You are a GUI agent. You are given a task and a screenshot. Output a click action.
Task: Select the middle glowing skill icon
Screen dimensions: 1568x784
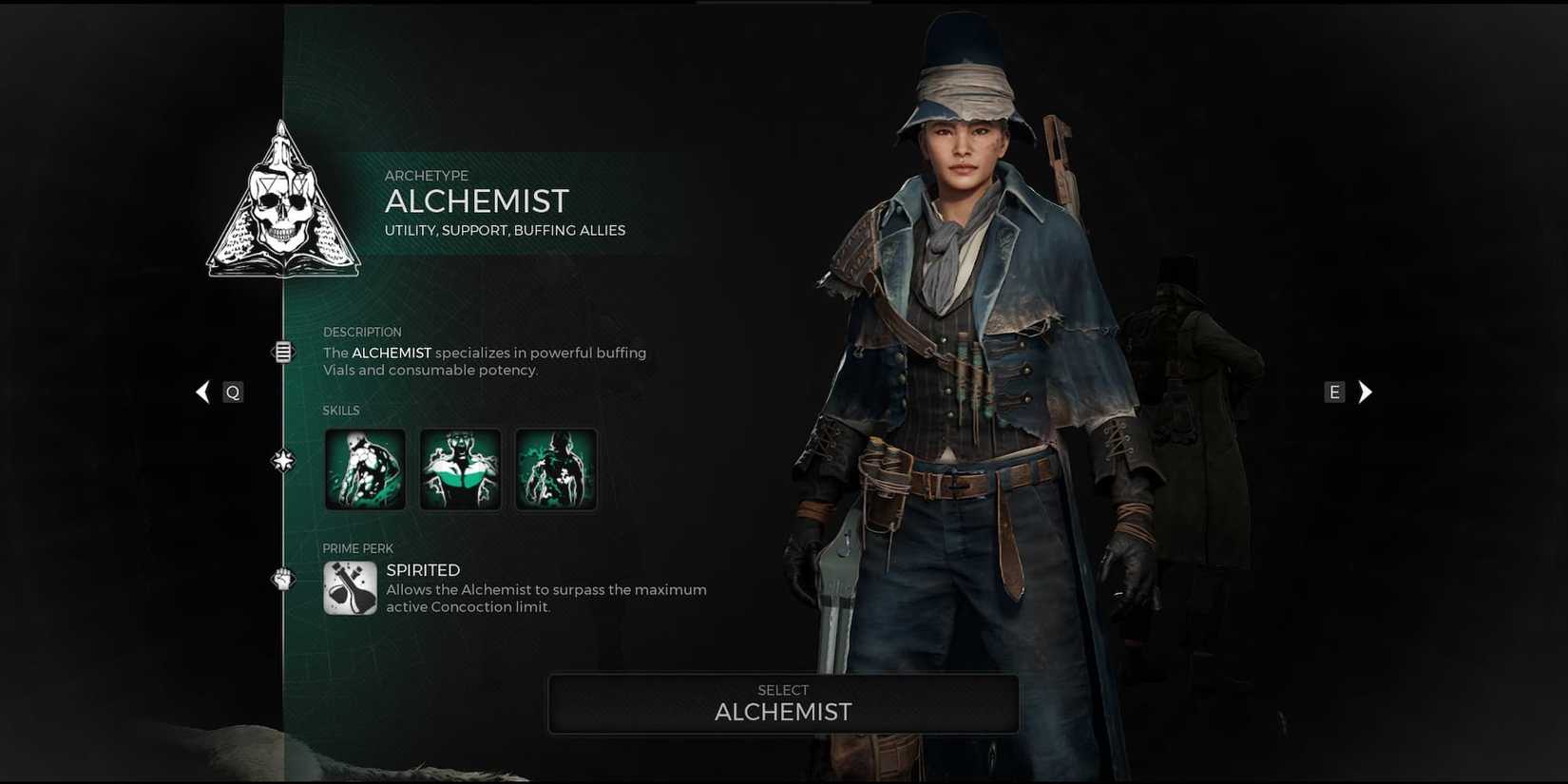click(460, 468)
